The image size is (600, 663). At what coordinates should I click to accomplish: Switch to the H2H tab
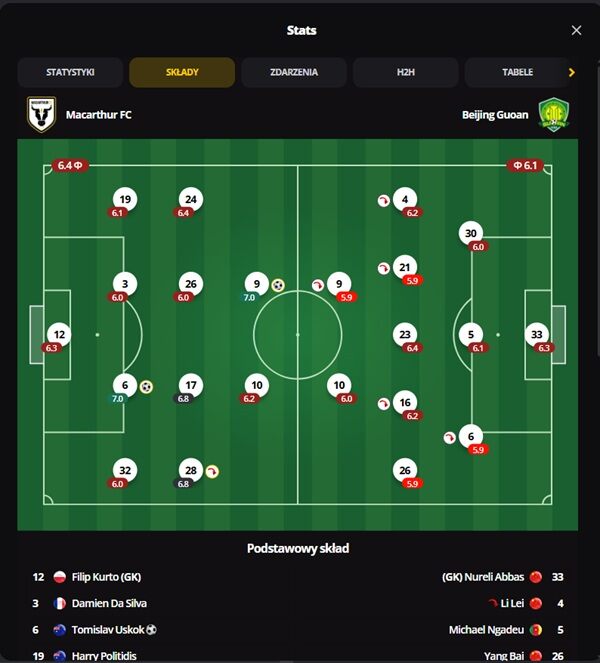[405, 72]
